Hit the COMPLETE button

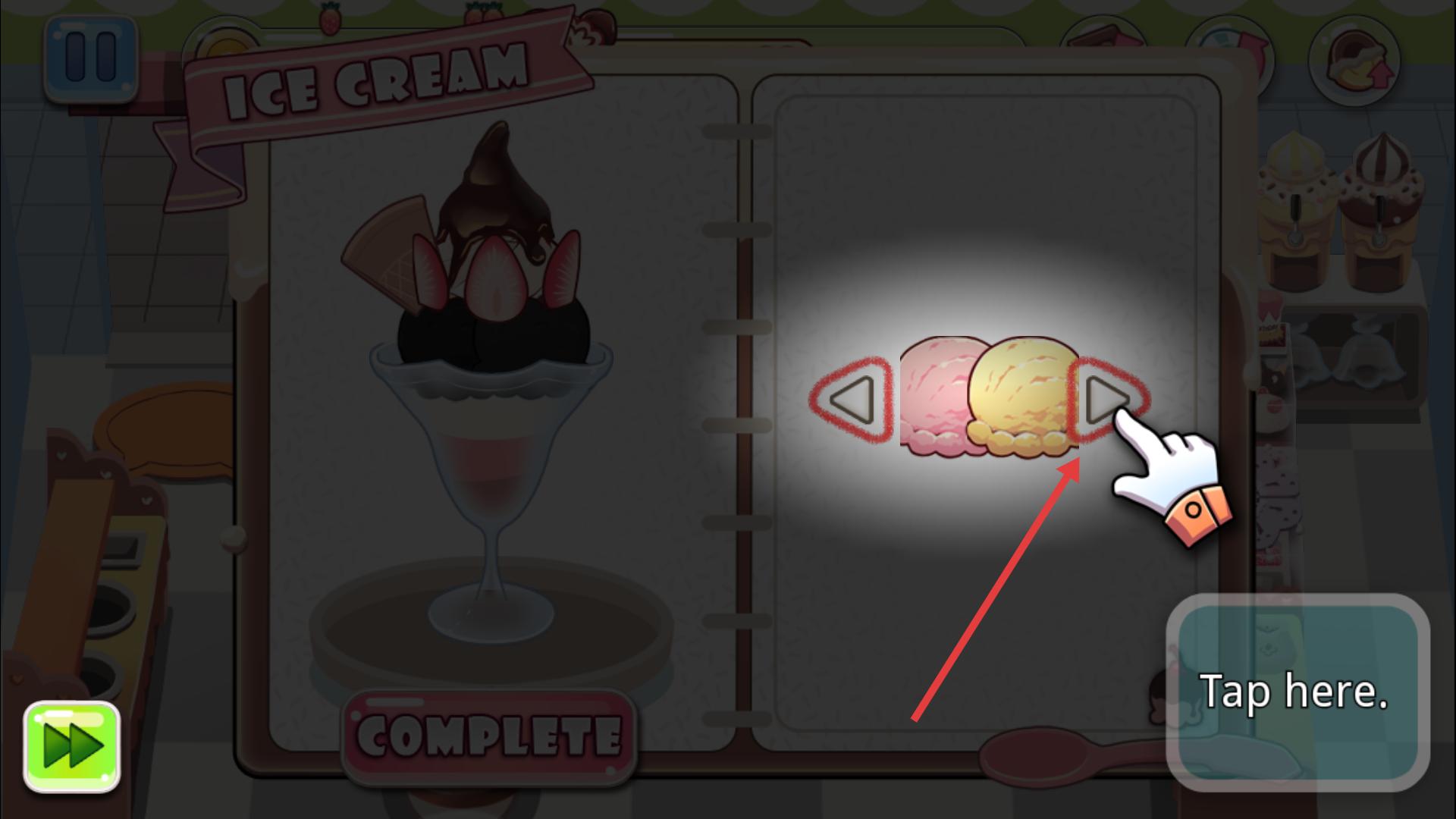pyautogui.click(x=489, y=736)
